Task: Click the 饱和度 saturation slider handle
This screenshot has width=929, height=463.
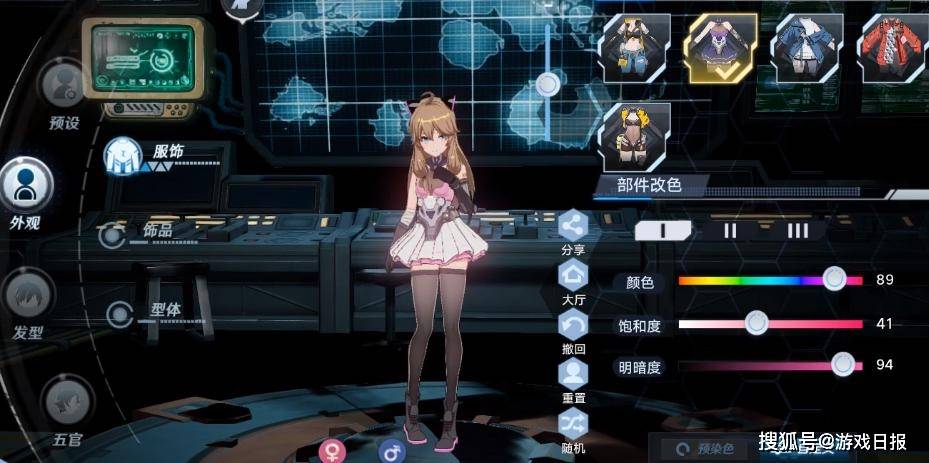Action: pyautogui.click(x=756, y=323)
